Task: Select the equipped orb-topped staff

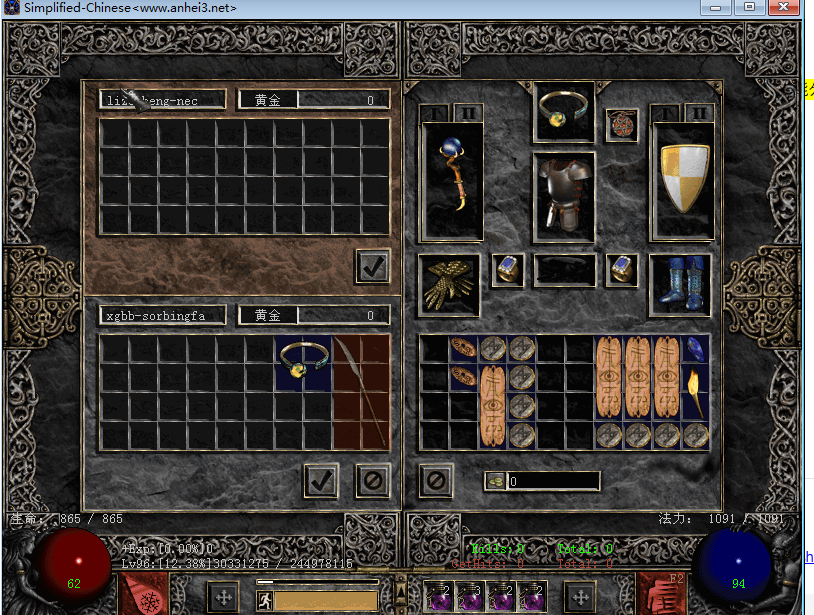Action: point(453,180)
